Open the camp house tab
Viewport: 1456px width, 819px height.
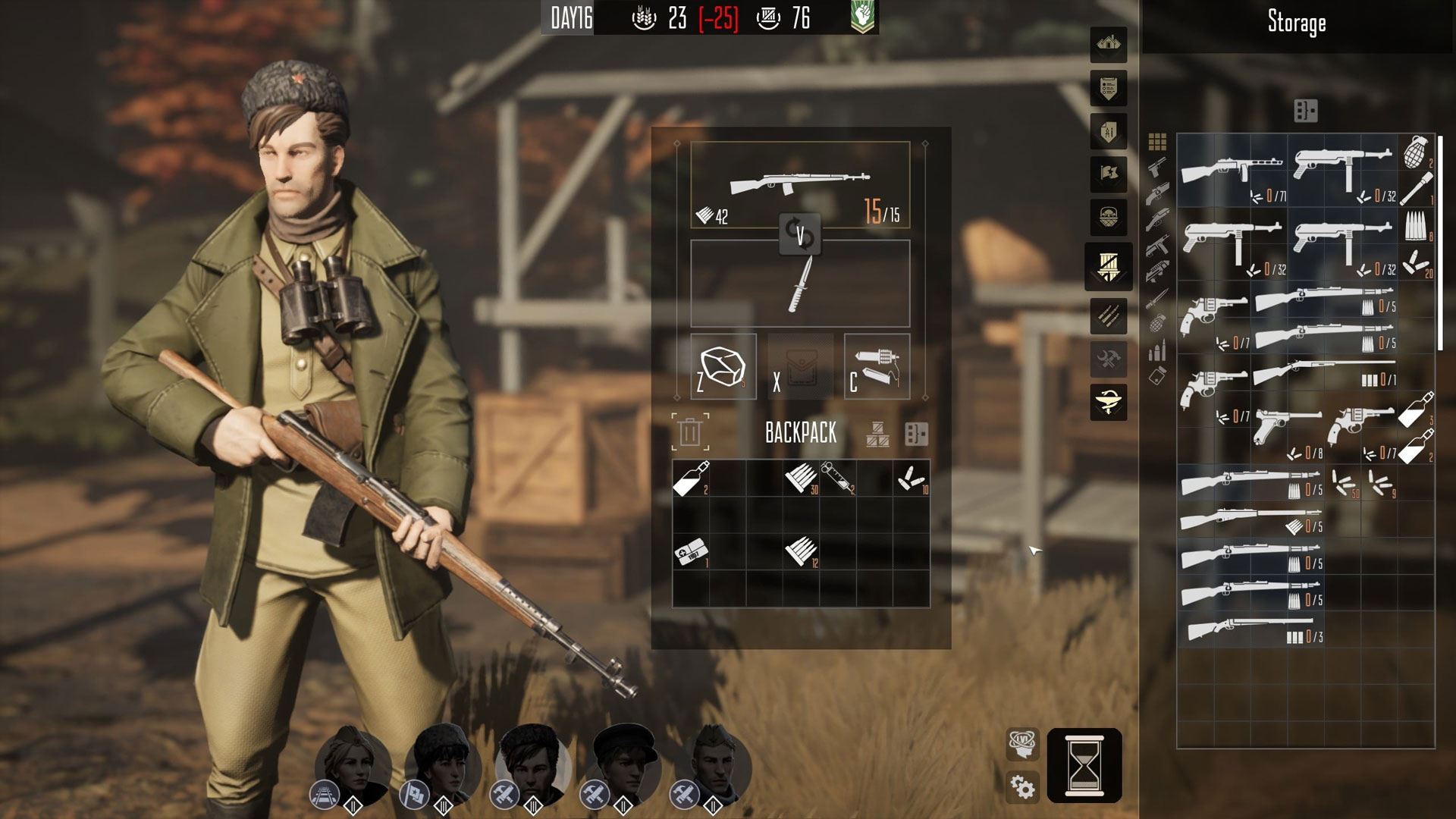click(1108, 45)
